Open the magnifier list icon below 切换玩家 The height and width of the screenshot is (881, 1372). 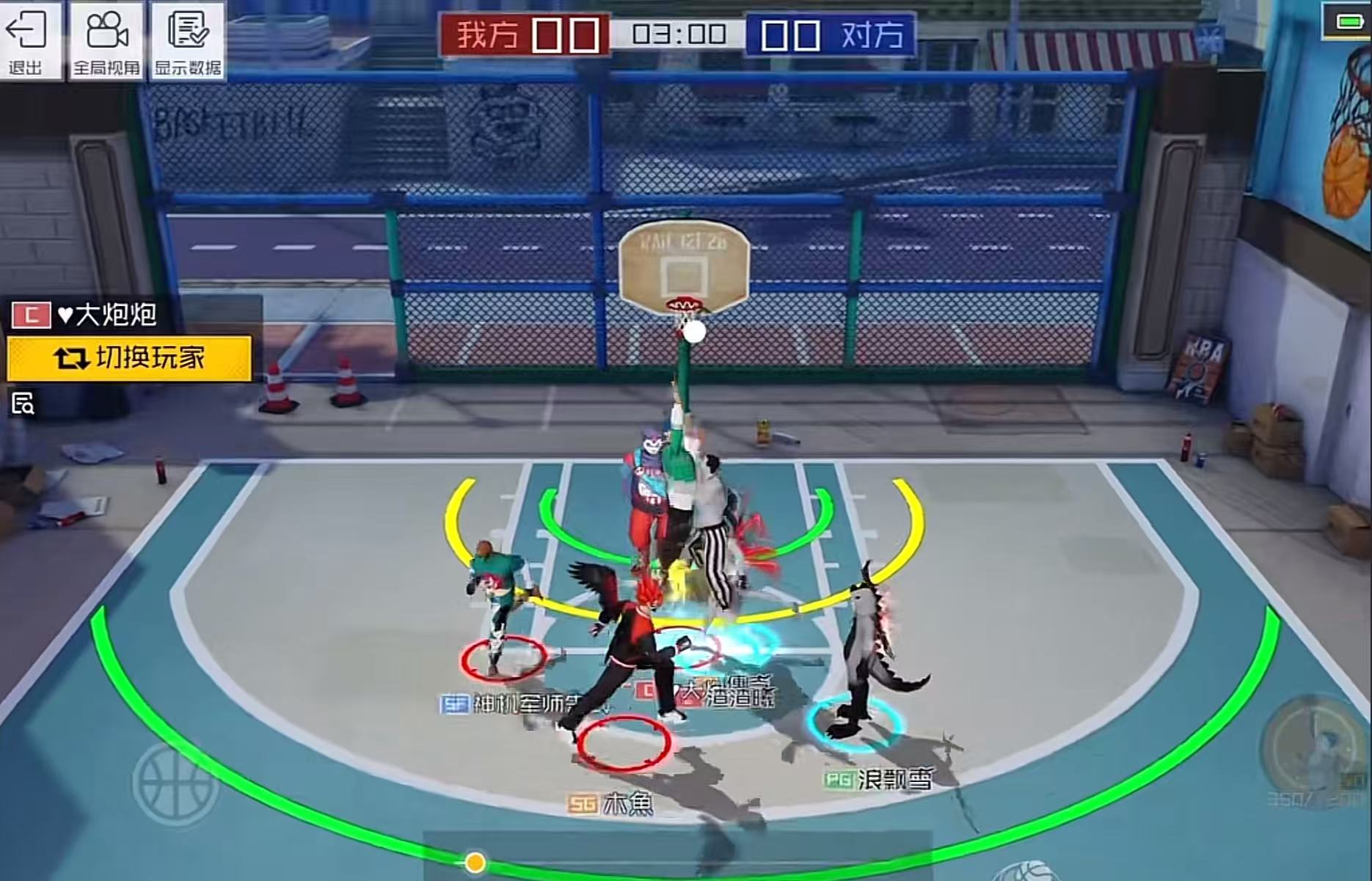point(23,403)
